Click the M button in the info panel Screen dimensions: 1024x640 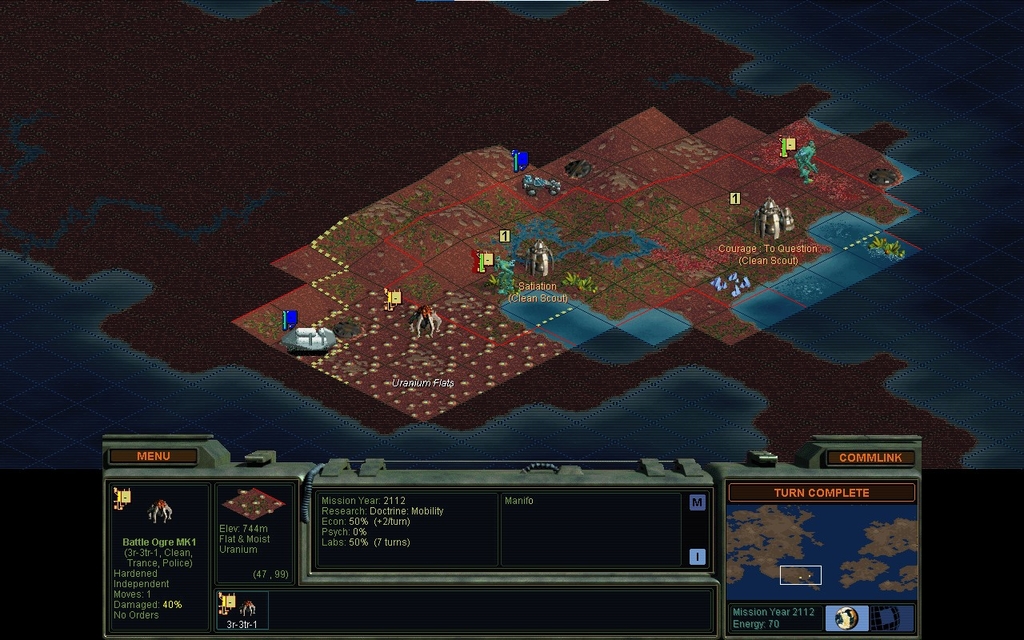pyautogui.click(x=697, y=502)
